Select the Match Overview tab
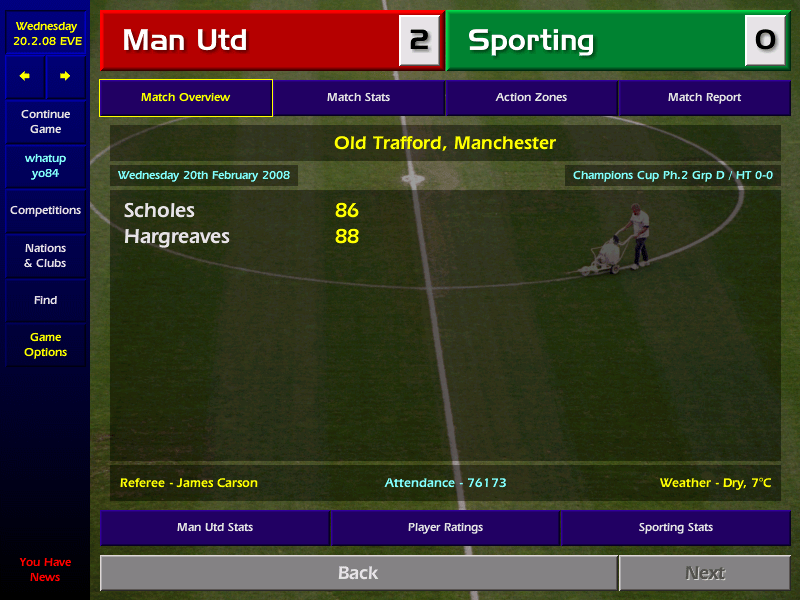The height and width of the screenshot is (600, 800). [185, 97]
